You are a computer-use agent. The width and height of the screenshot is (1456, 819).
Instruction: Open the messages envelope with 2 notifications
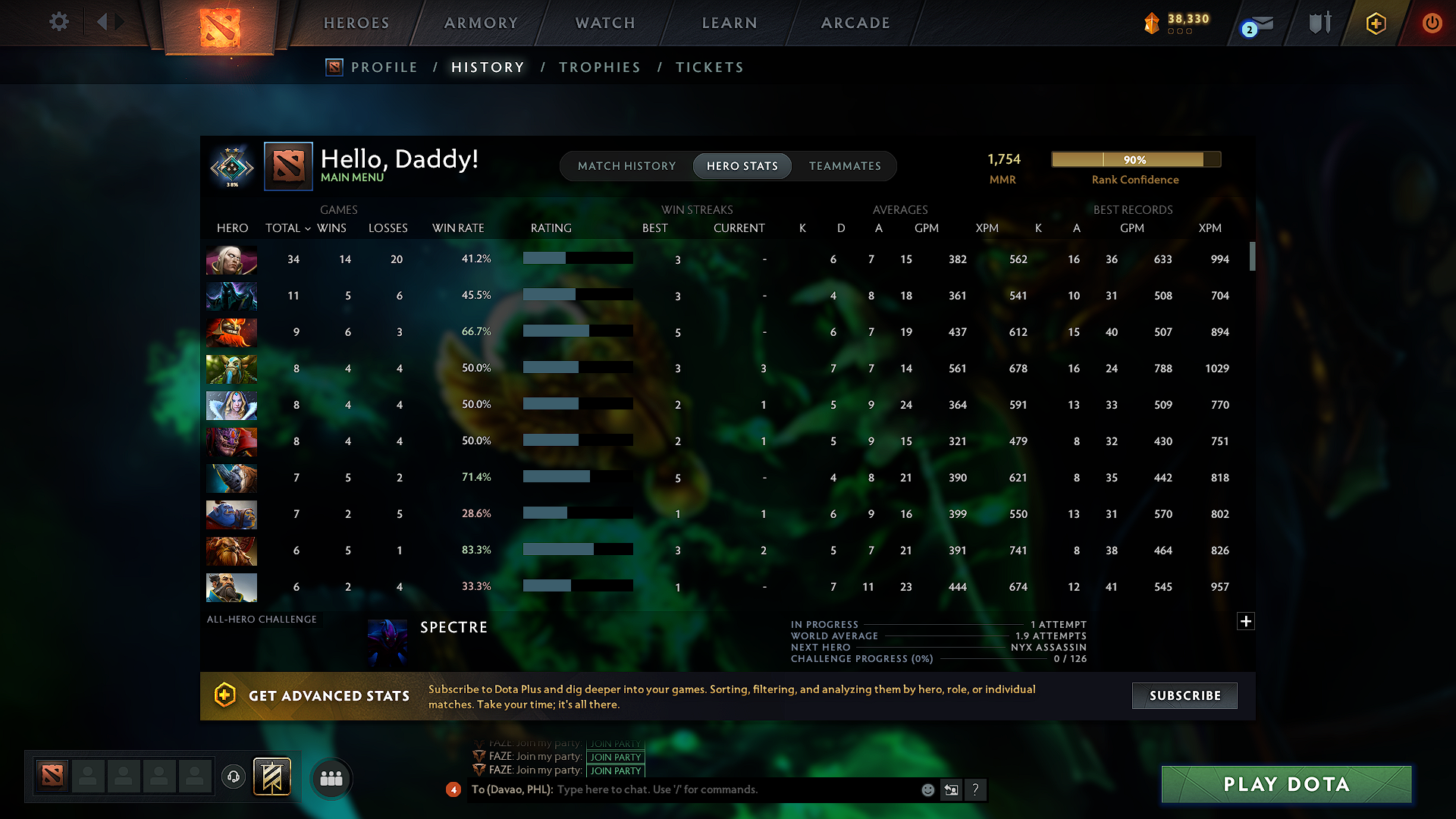(x=1259, y=23)
